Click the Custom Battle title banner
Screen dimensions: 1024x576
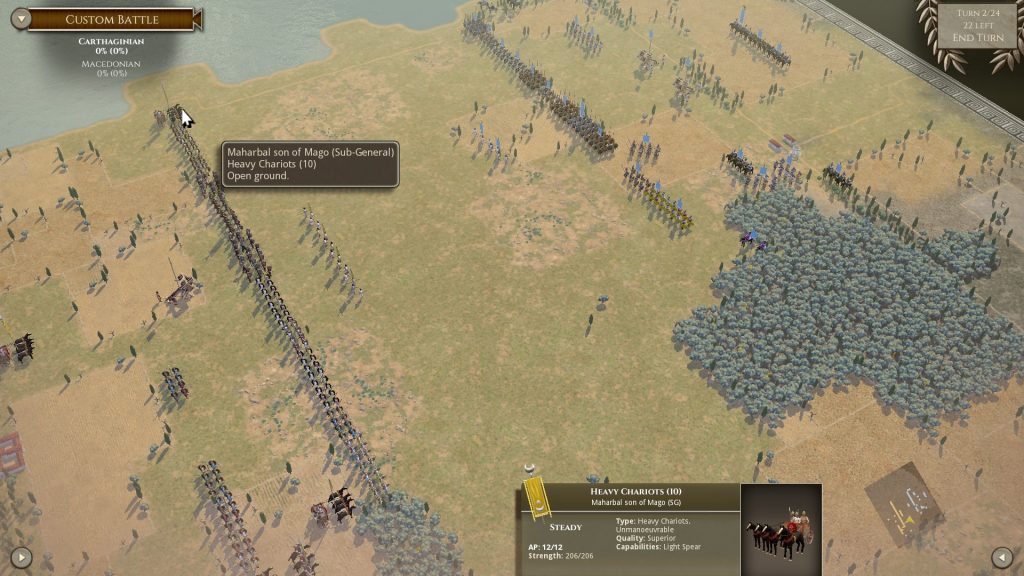pos(110,20)
